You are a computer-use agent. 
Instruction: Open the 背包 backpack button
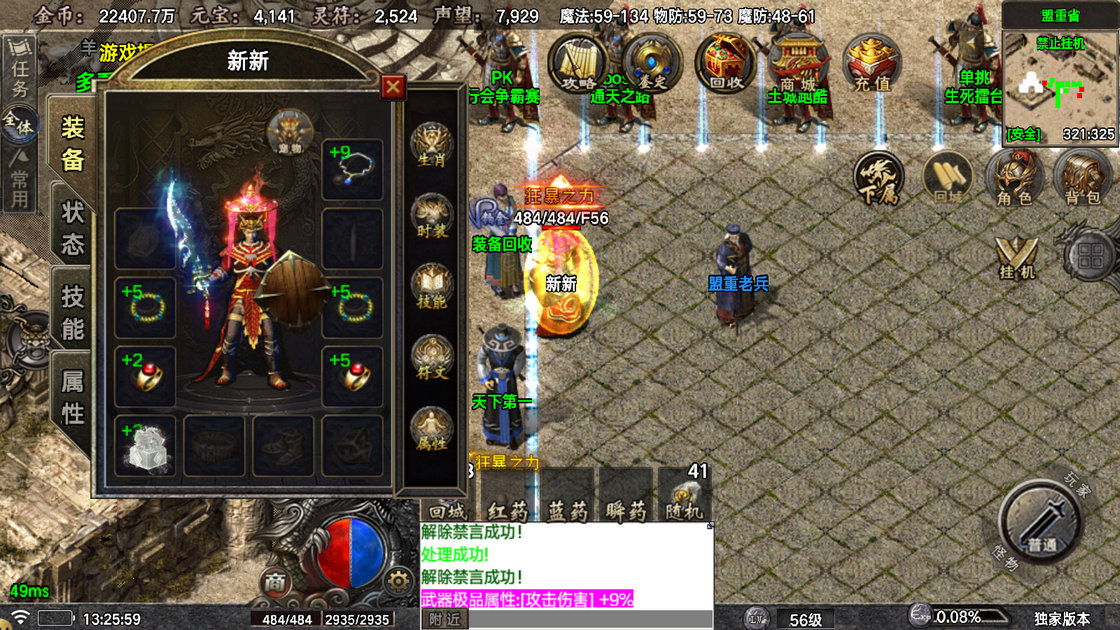tap(1082, 177)
